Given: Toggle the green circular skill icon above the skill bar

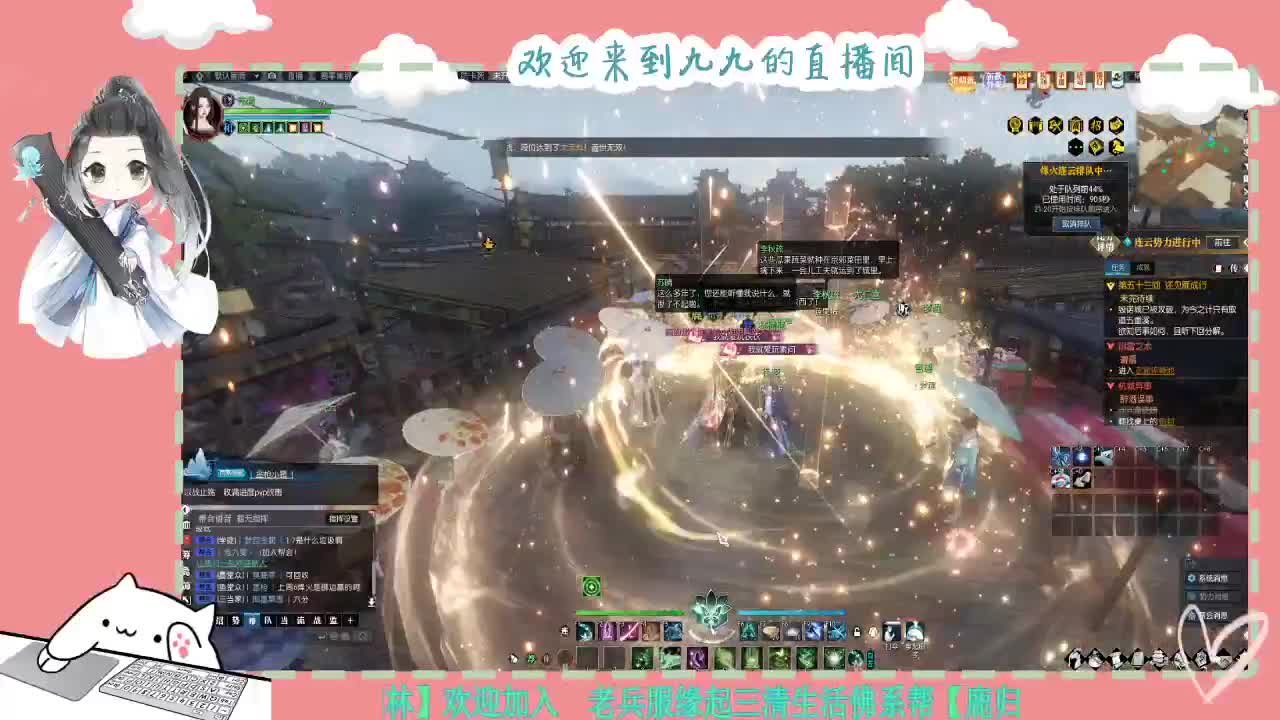Looking at the screenshot, I should click(590, 587).
